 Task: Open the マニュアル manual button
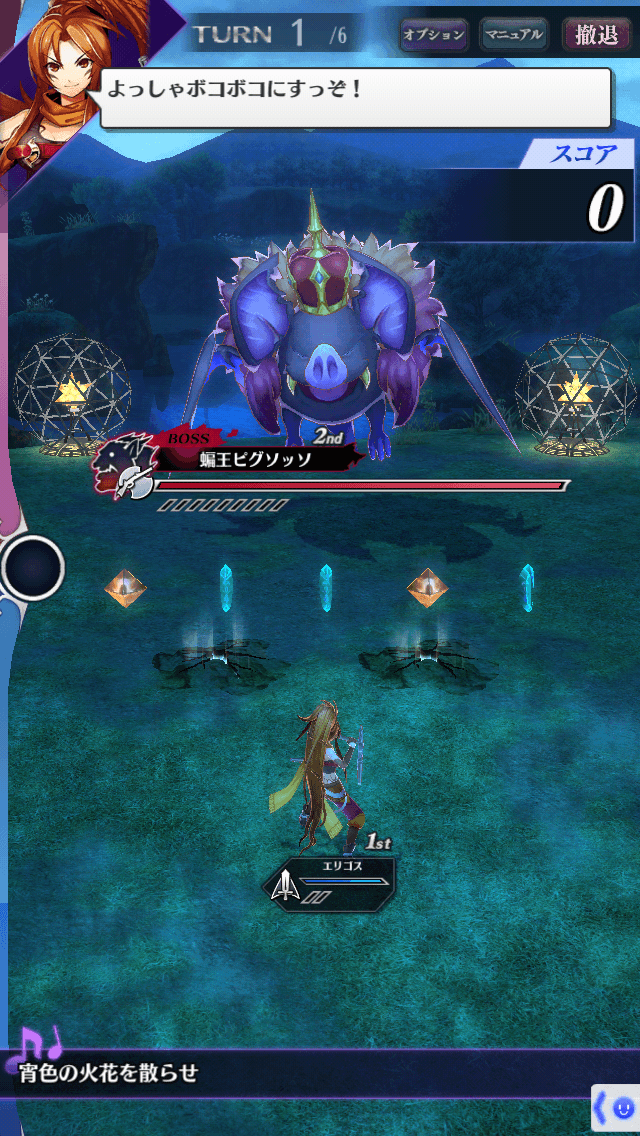point(514,35)
